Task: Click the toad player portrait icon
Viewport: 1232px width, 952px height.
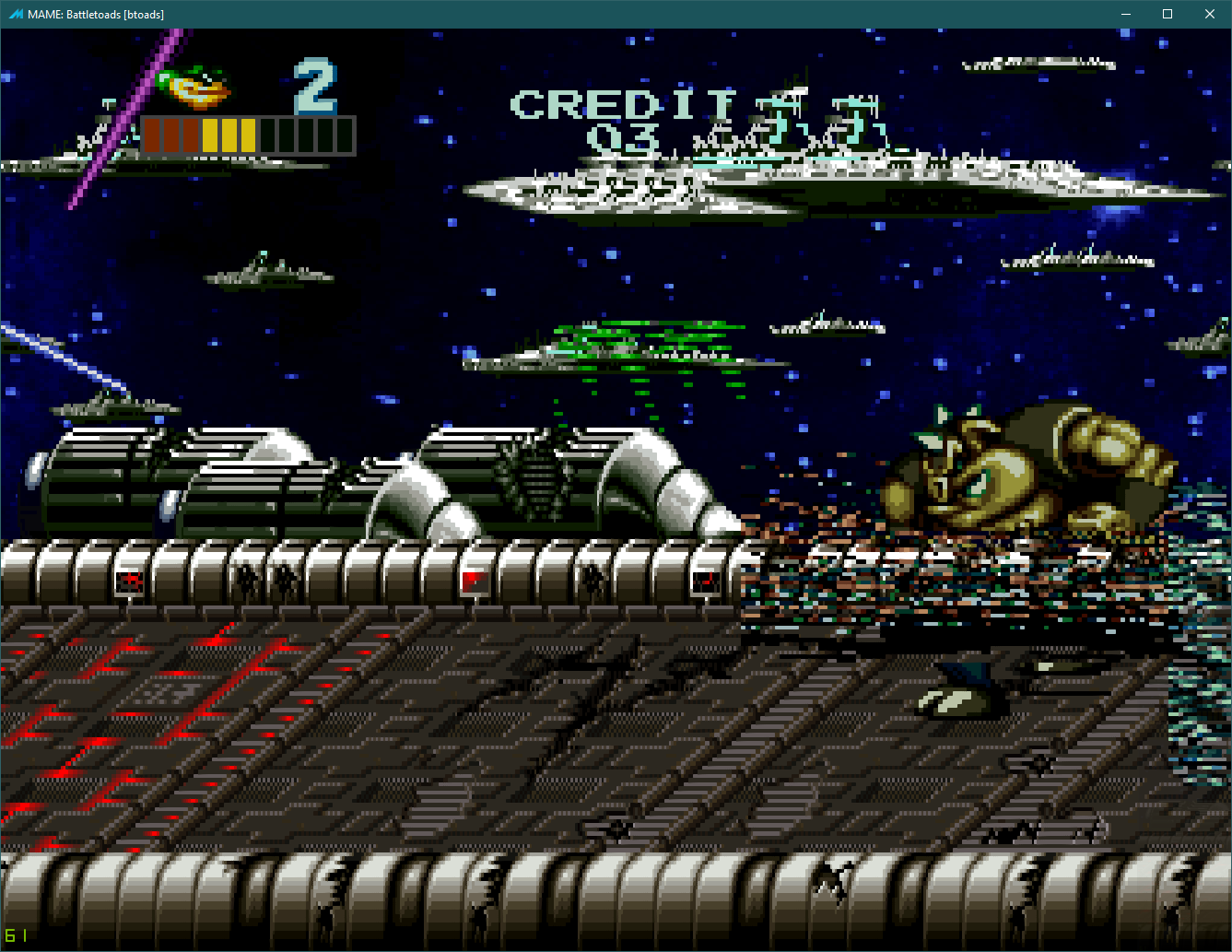Action: tap(194, 88)
